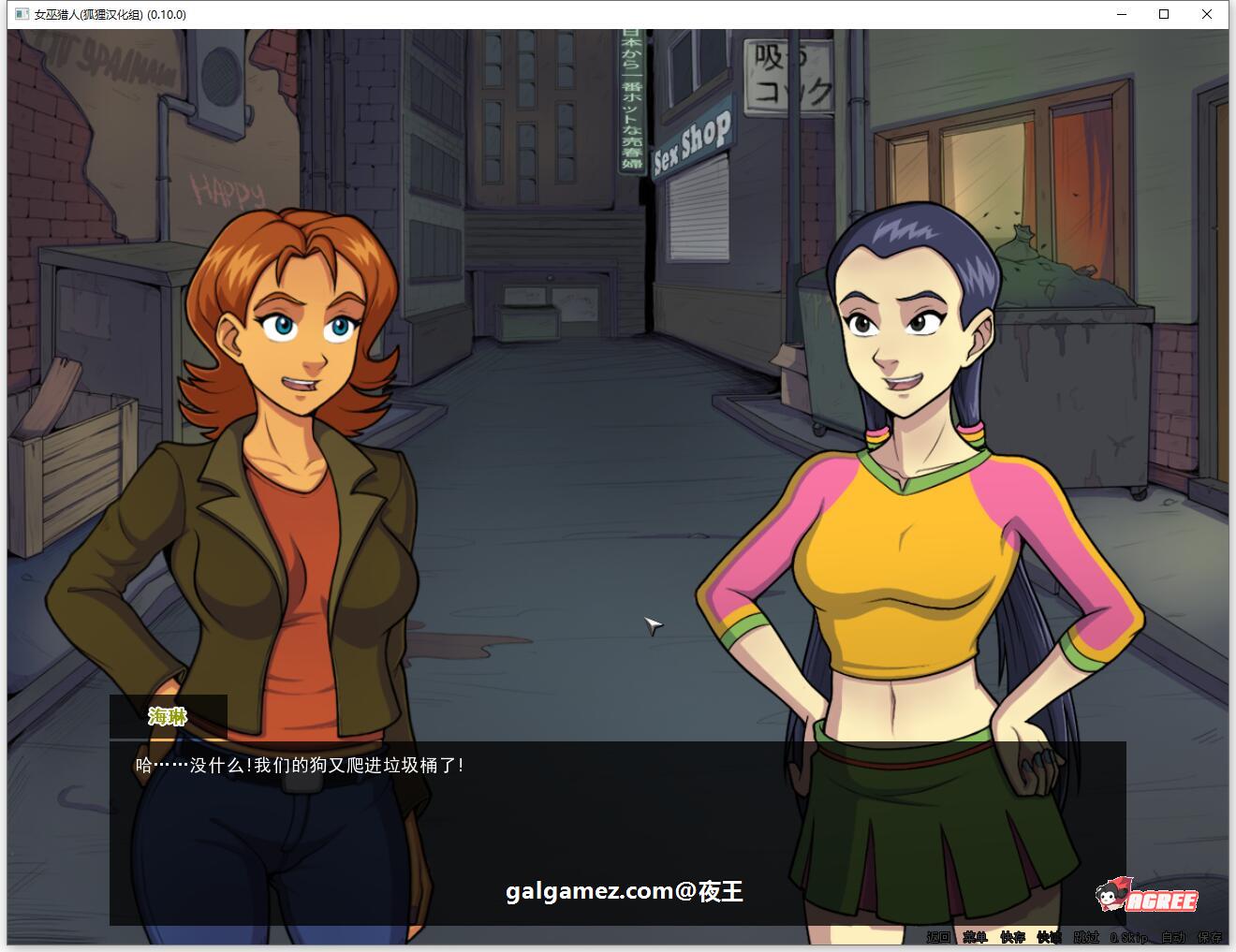This screenshot has width=1236, height=952.
Task: Click the dialogue box to advance text
Action: point(618,814)
